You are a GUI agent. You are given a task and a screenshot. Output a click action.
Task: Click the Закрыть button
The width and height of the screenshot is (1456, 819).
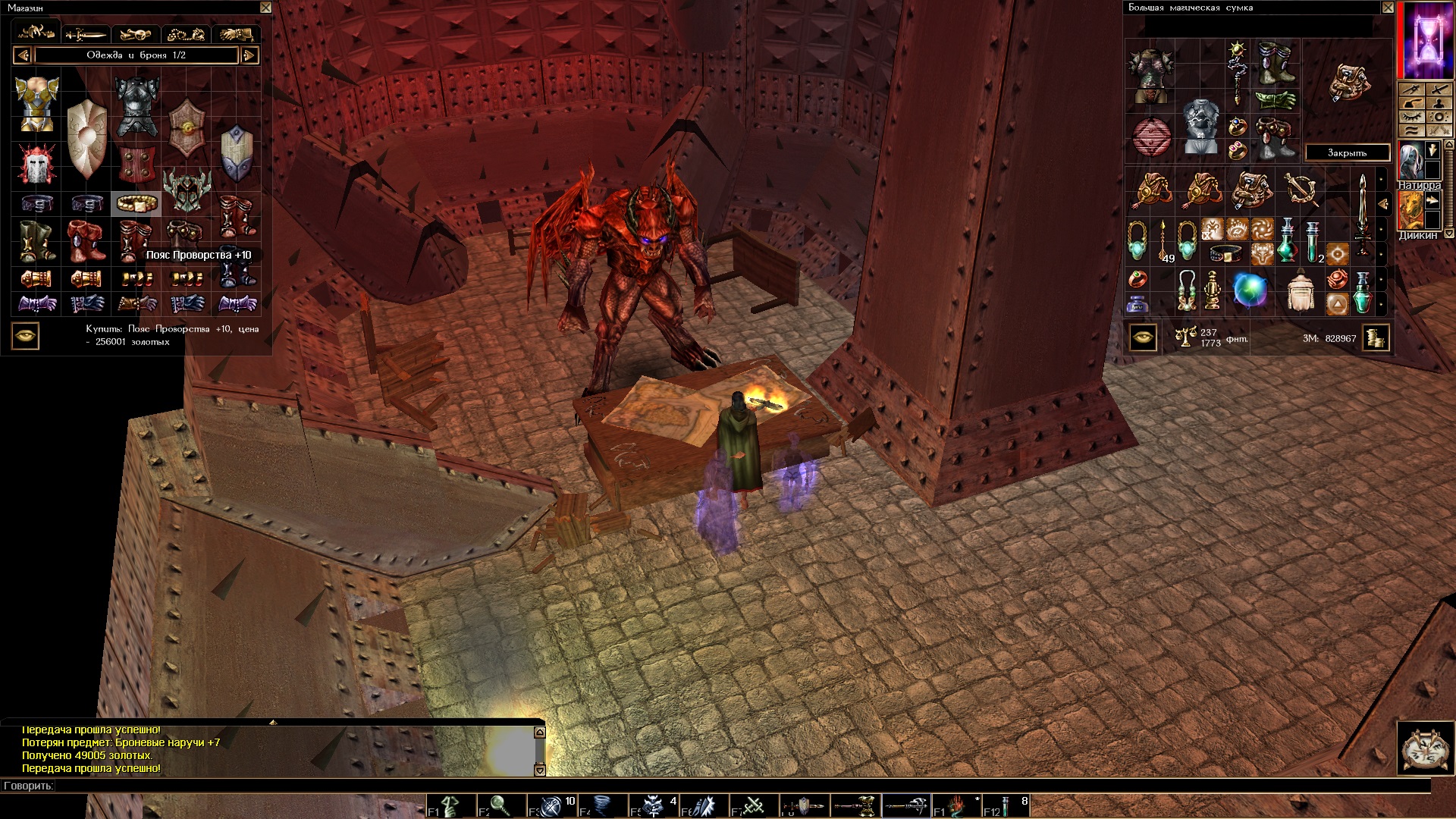click(1347, 152)
